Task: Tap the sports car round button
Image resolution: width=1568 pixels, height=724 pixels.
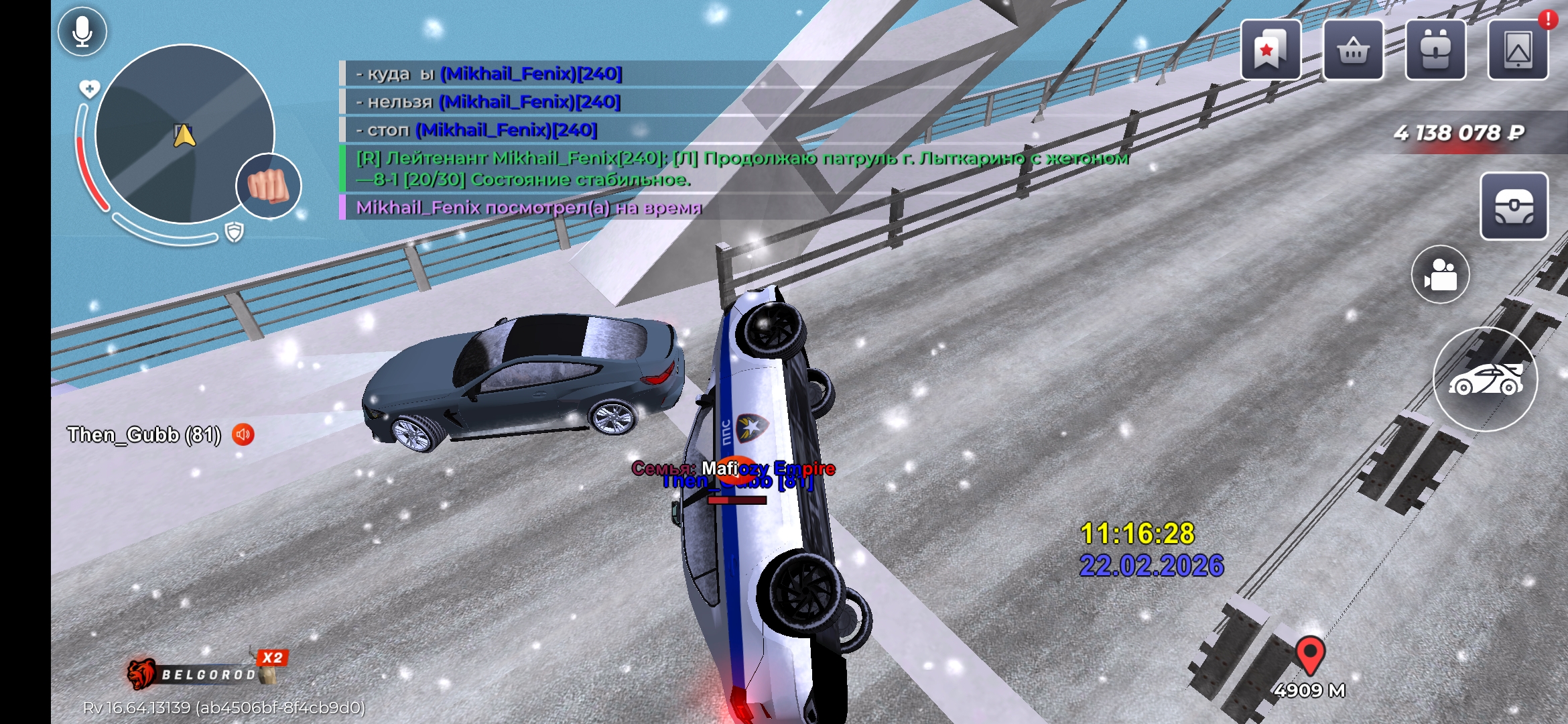Action: click(1486, 379)
